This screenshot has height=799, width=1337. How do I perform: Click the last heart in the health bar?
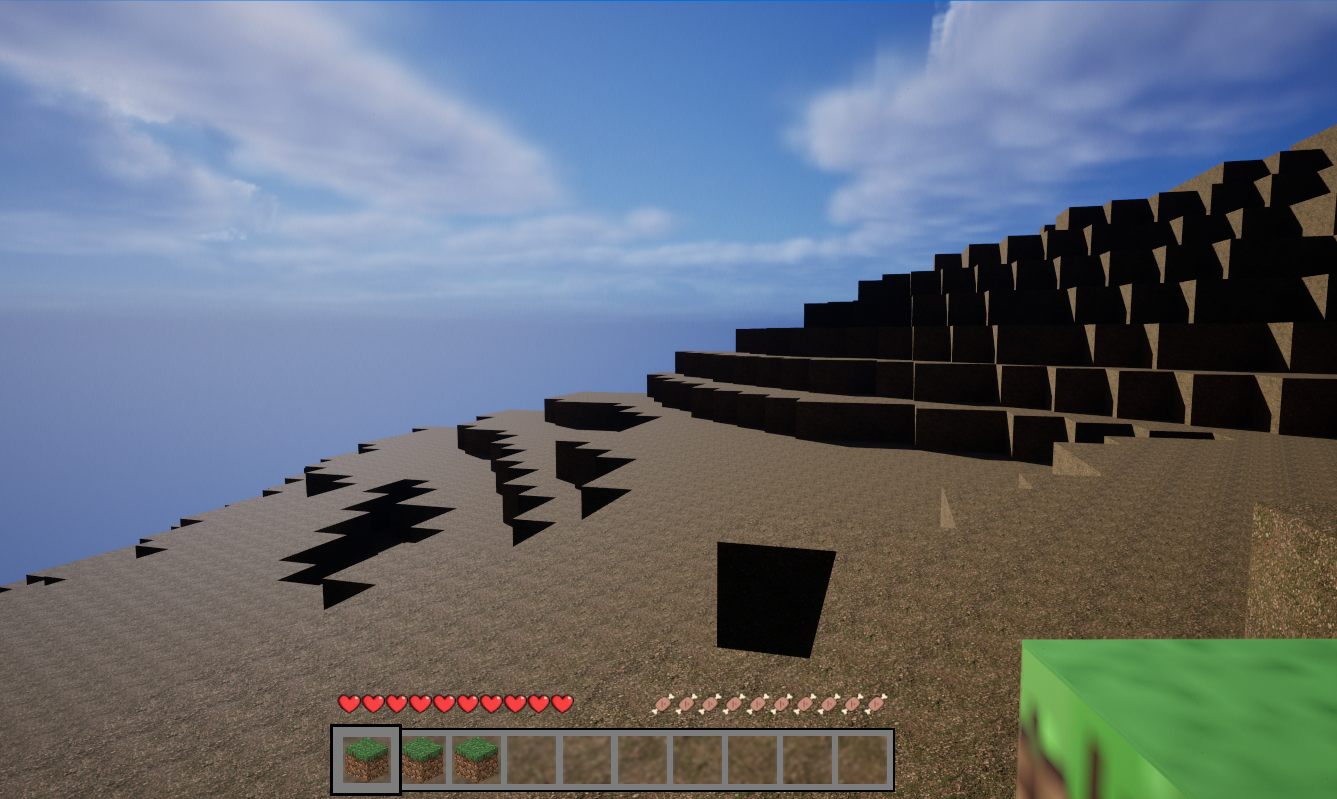563,704
